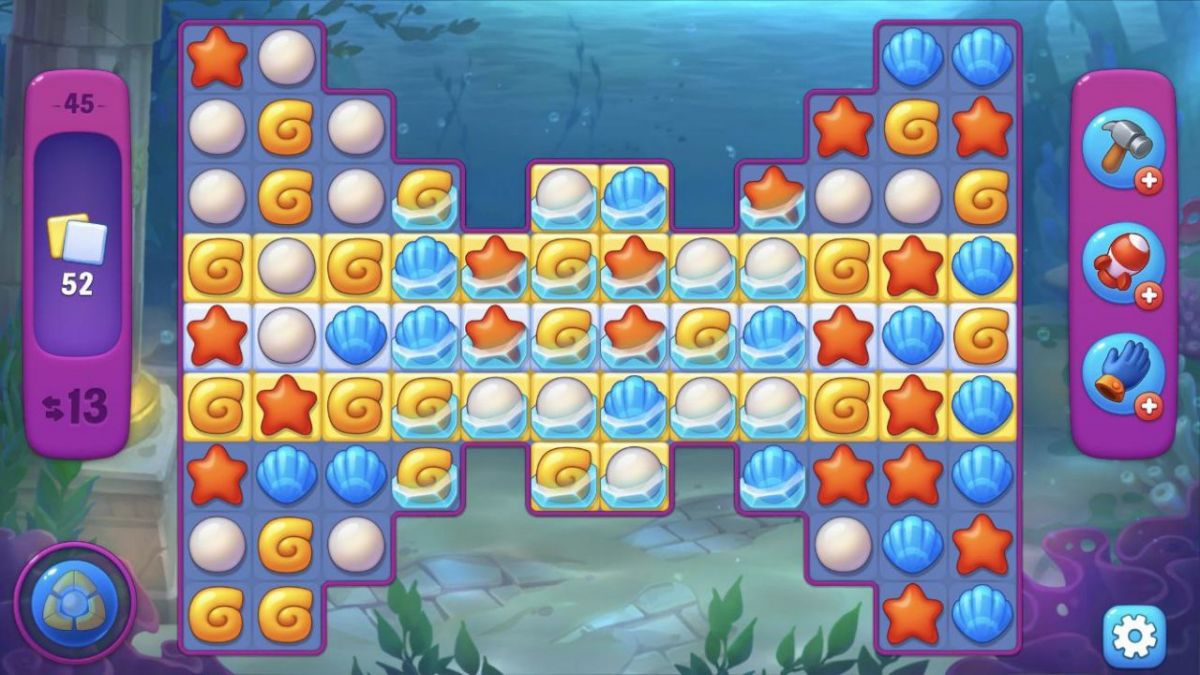Open the settings gear menu
This screenshot has width=1200, height=675.
(x=1133, y=636)
